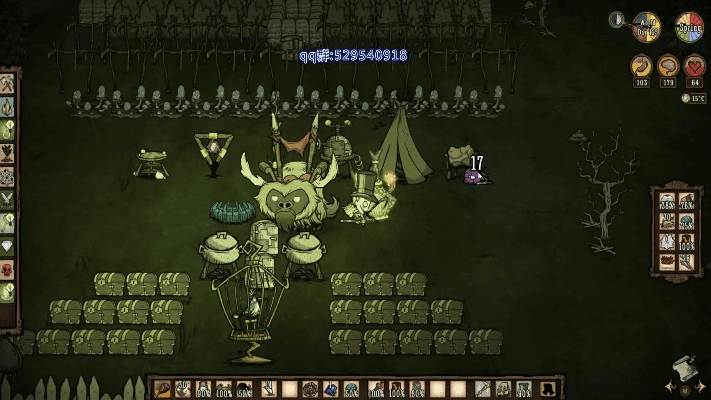Open the map scroll button
This screenshot has height=400, width=711.
[684, 369]
